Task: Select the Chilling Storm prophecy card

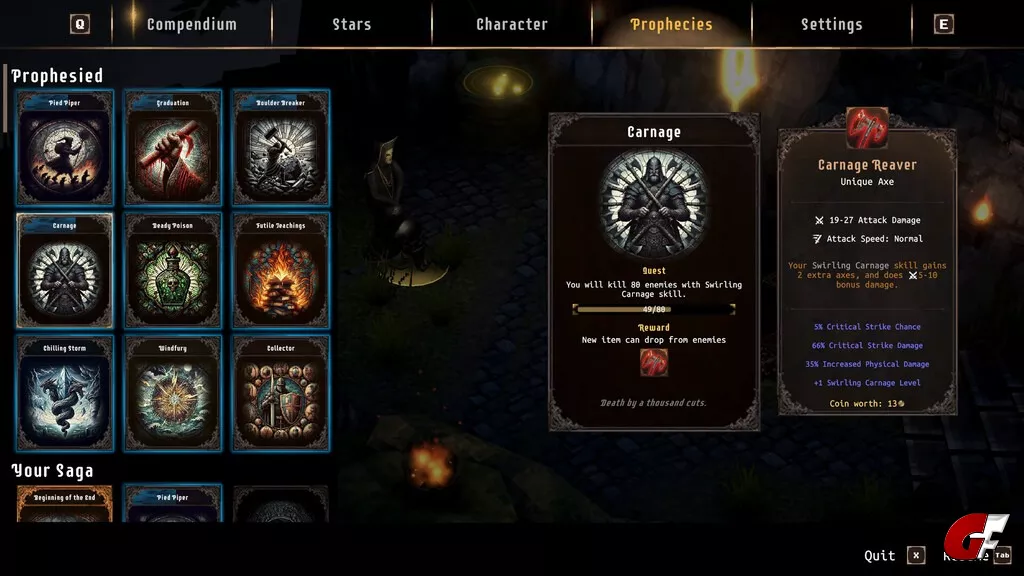Action: pyautogui.click(x=65, y=393)
